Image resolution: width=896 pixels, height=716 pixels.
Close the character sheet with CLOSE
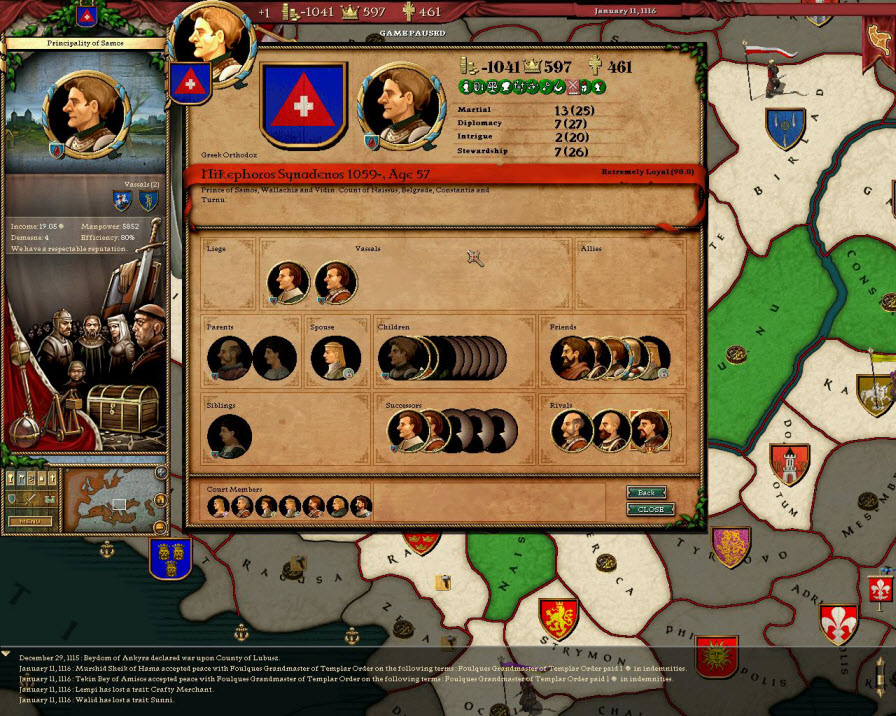pos(650,509)
